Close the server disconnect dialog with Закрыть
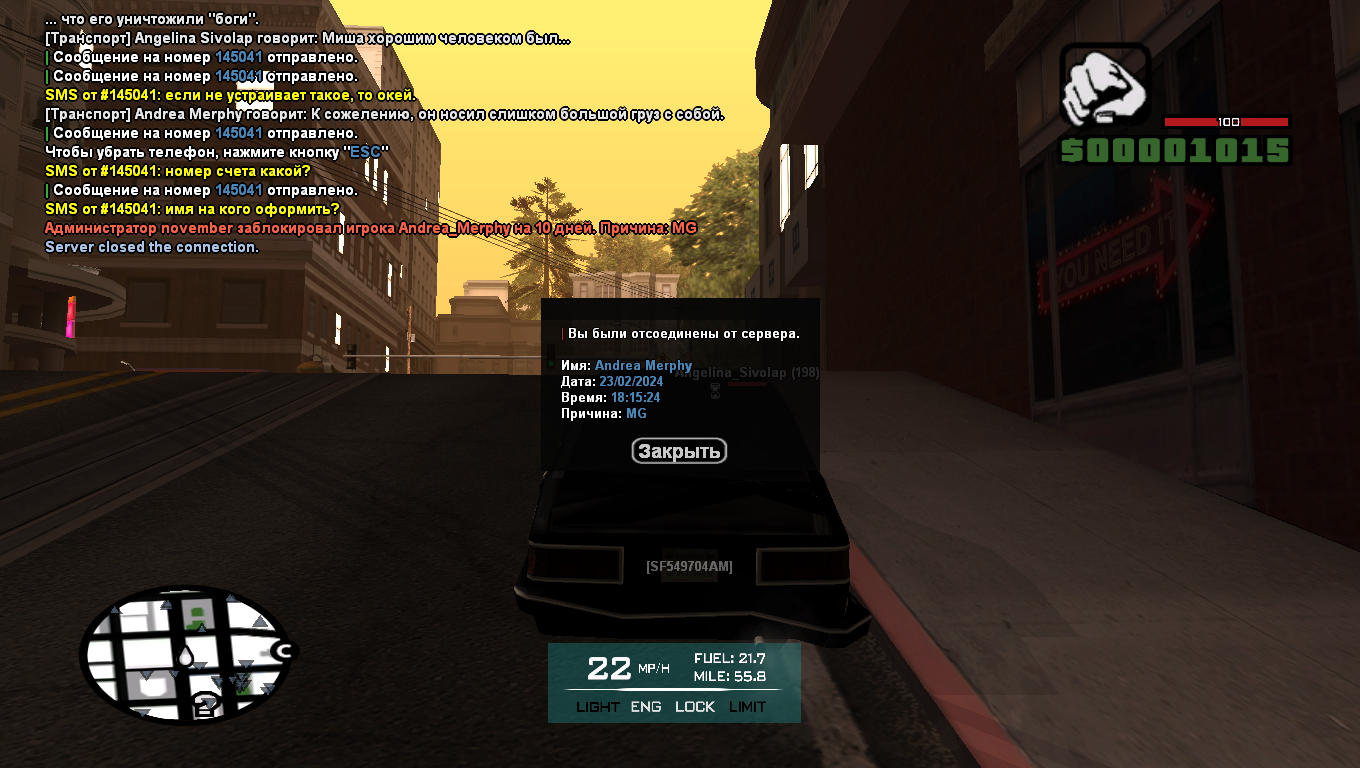Screen dimensions: 1360x768 (x=679, y=451)
